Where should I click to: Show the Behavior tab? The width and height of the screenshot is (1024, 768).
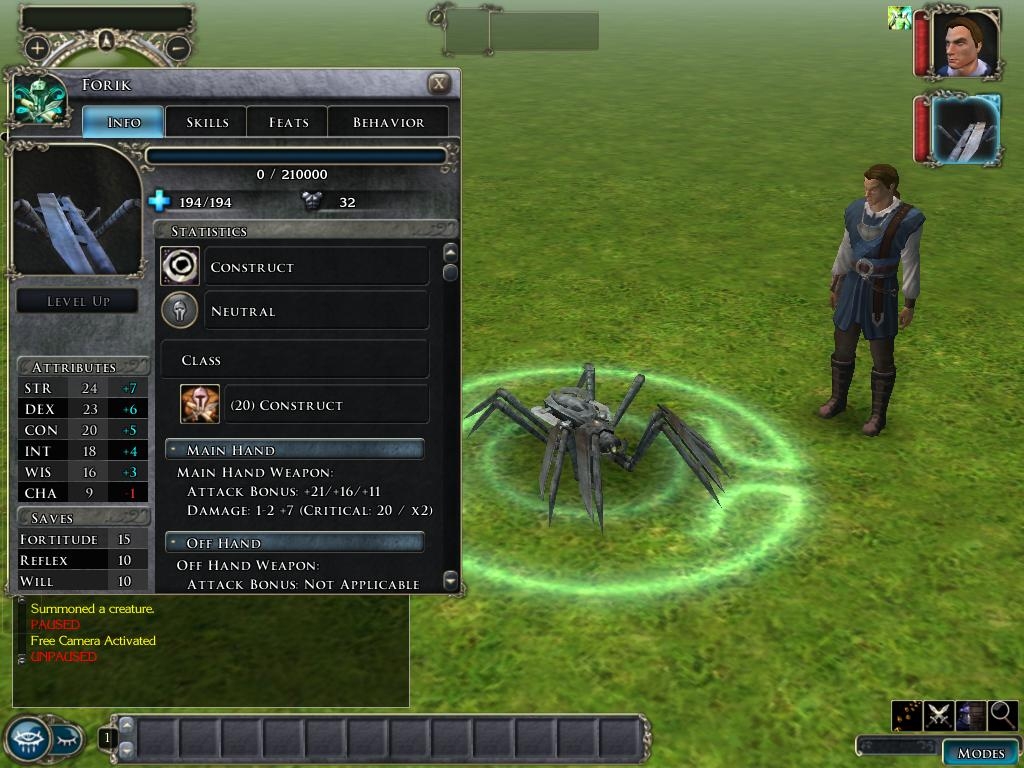point(388,122)
